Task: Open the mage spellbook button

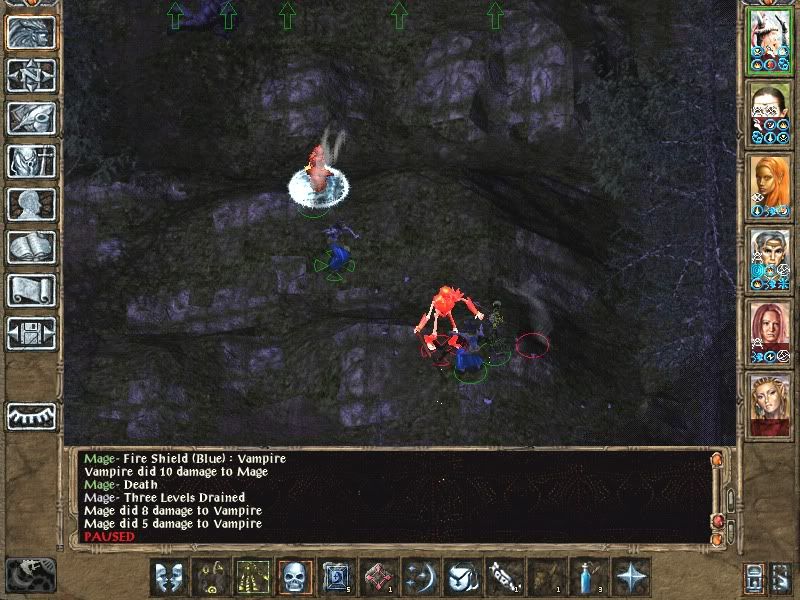Action: coord(31,247)
